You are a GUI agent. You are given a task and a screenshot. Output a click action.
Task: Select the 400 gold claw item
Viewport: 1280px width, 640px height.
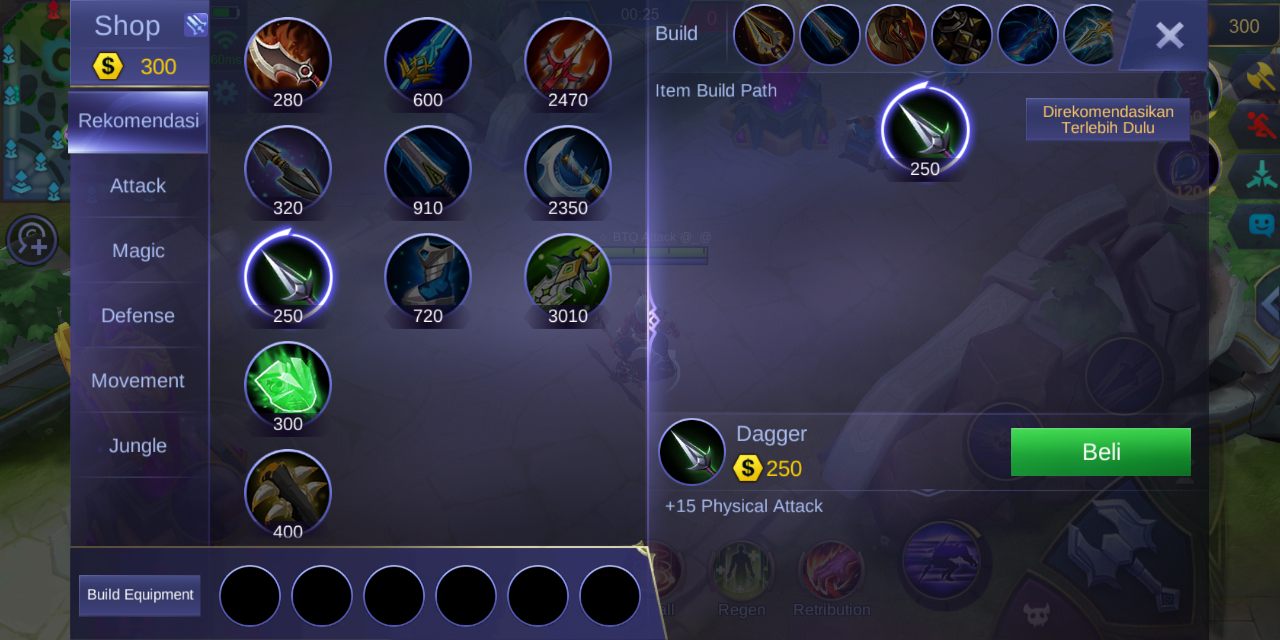pos(288,492)
